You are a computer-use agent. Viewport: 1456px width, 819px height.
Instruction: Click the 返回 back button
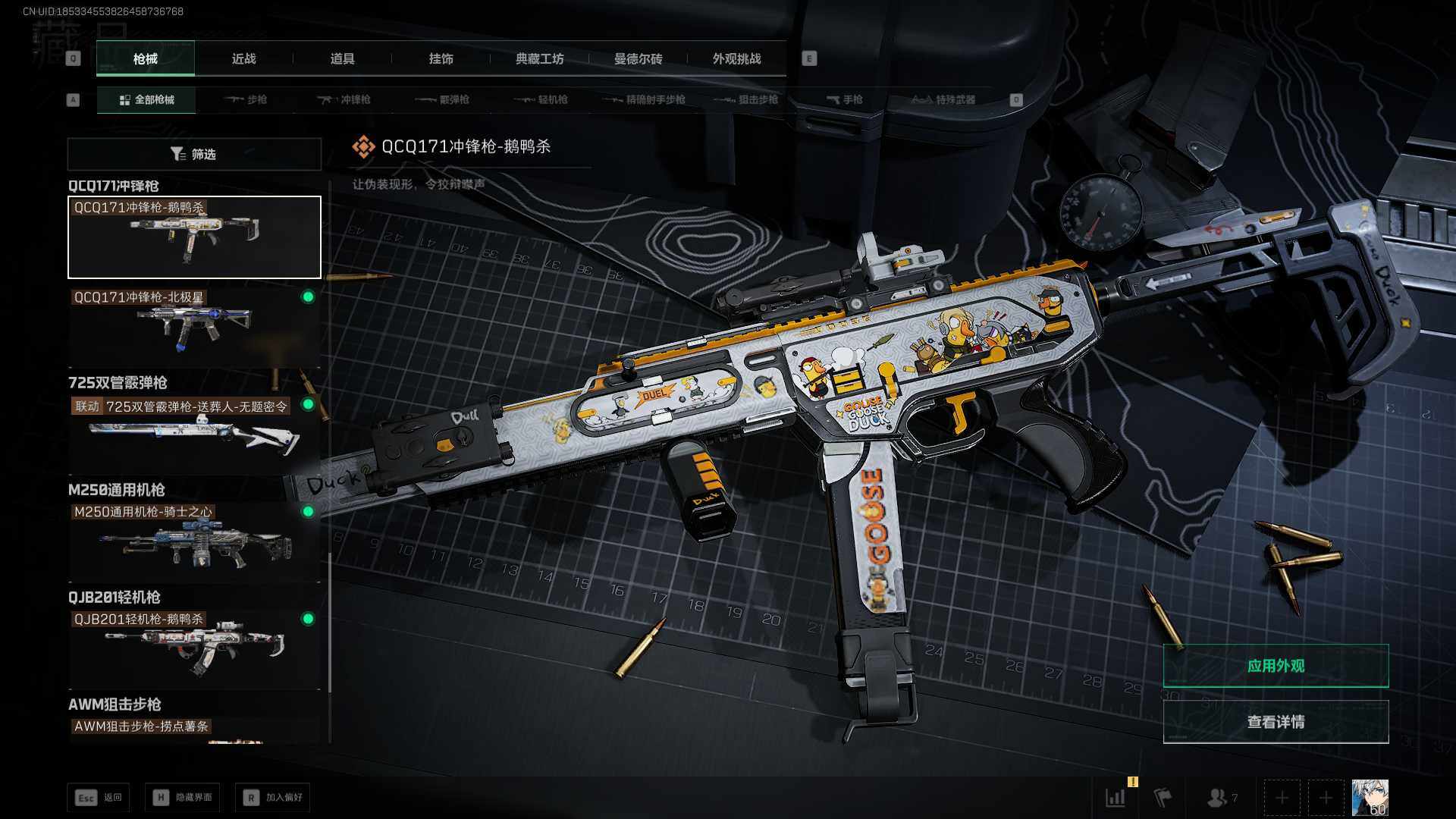pos(99,798)
